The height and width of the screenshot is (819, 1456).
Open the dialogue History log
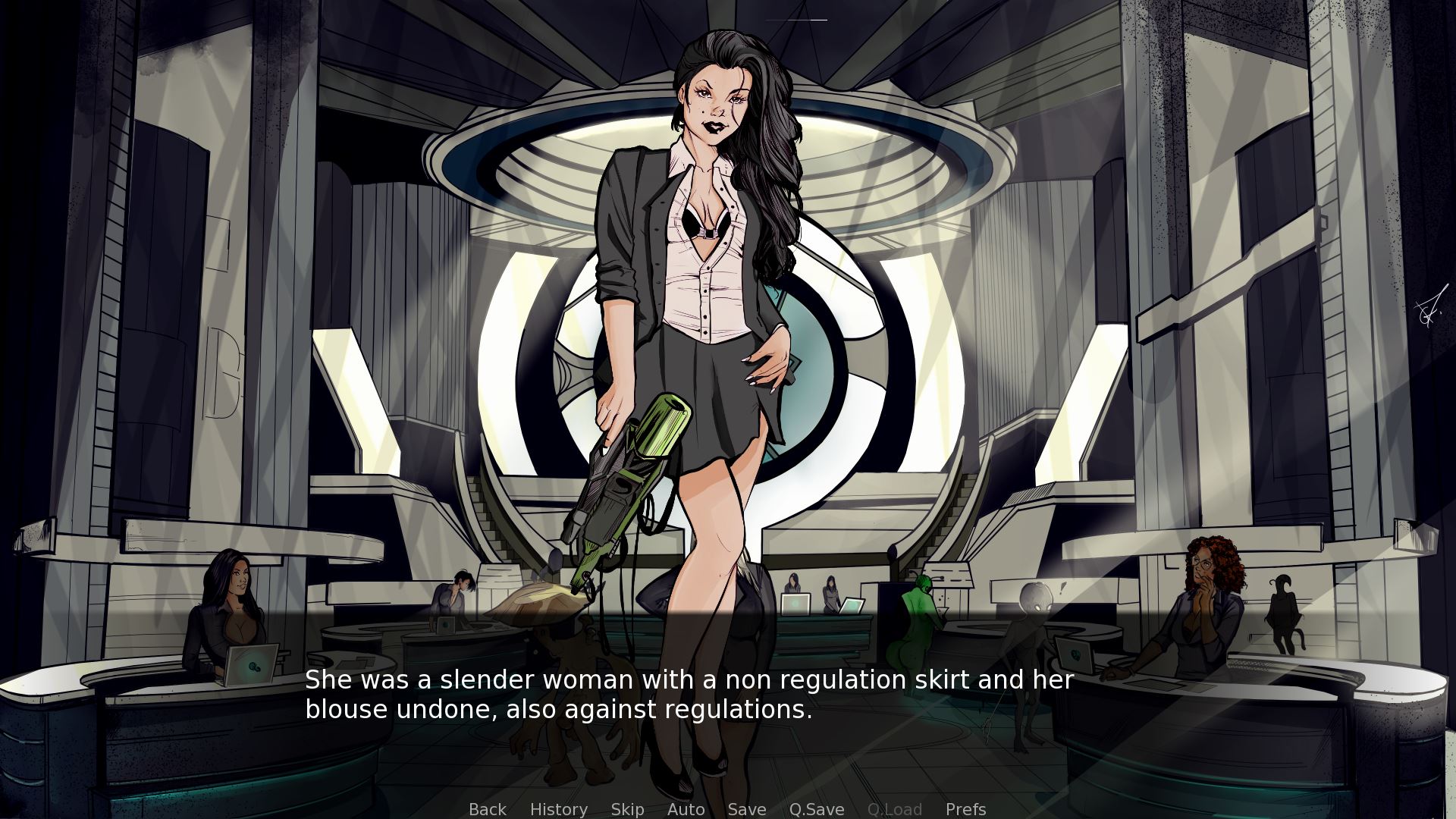pos(558,809)
